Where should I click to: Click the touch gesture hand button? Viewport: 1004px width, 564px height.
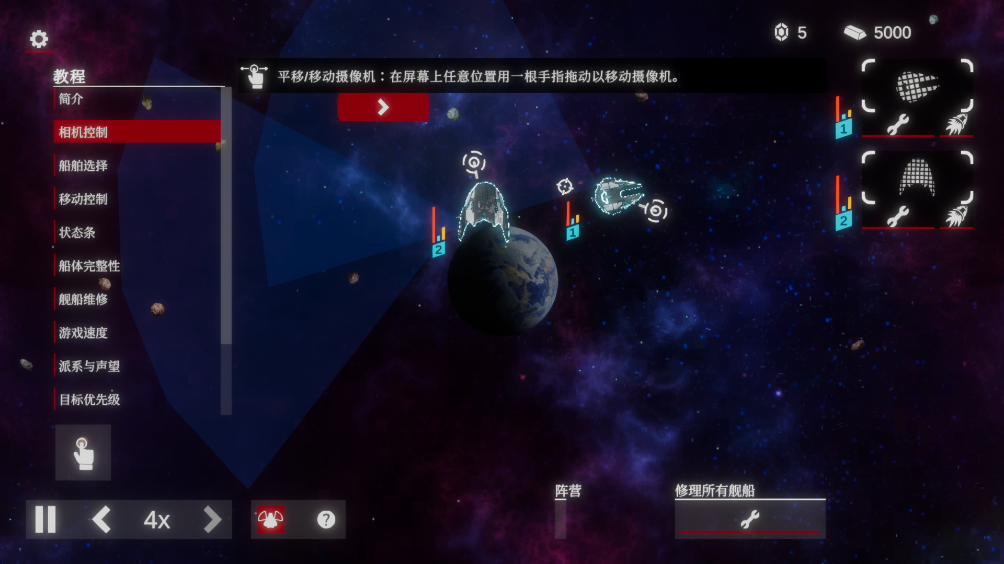[83, 453]
